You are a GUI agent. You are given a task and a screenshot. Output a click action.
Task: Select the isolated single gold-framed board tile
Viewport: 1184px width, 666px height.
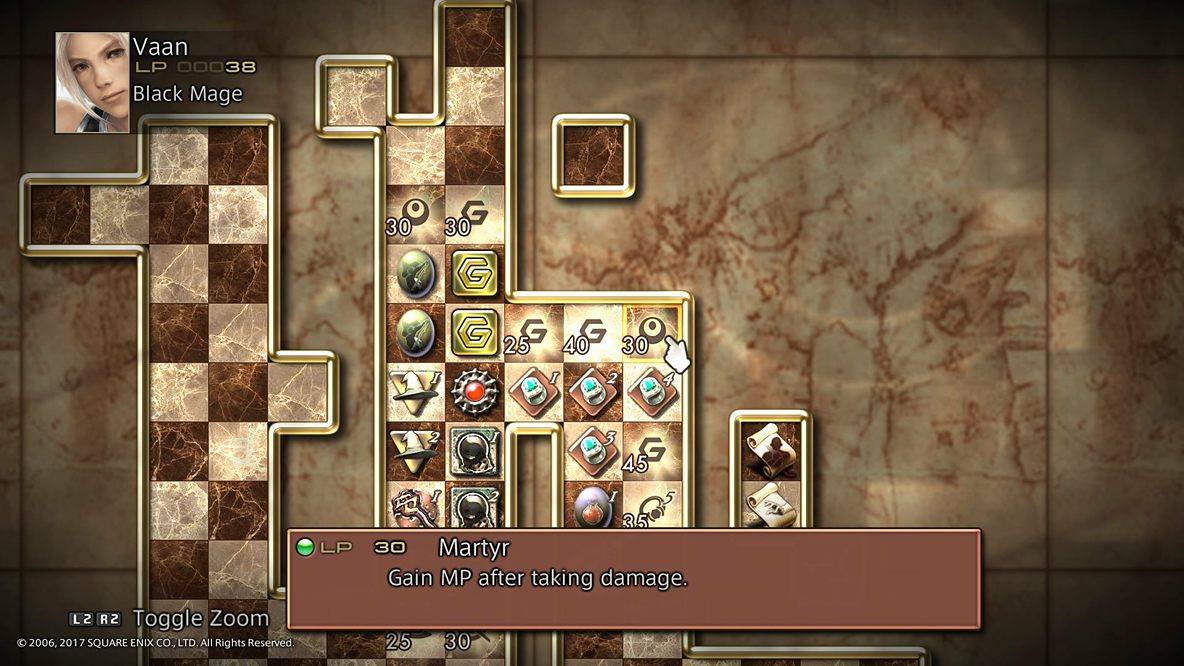coord(592,156)
